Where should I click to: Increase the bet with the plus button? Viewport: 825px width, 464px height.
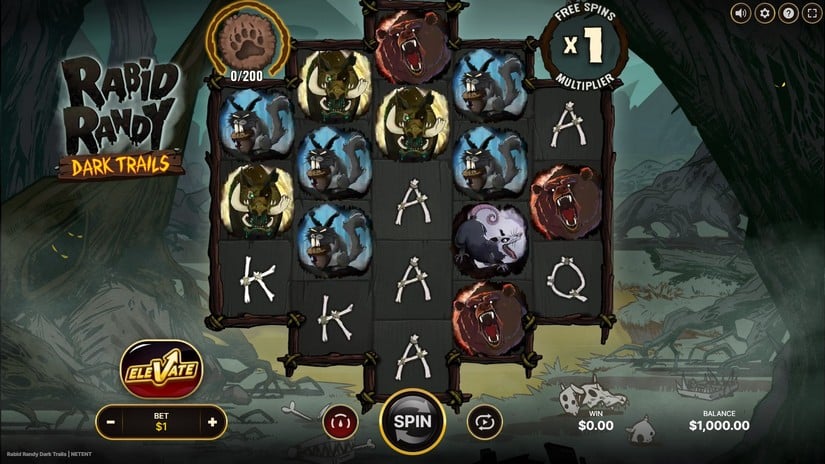212,422
